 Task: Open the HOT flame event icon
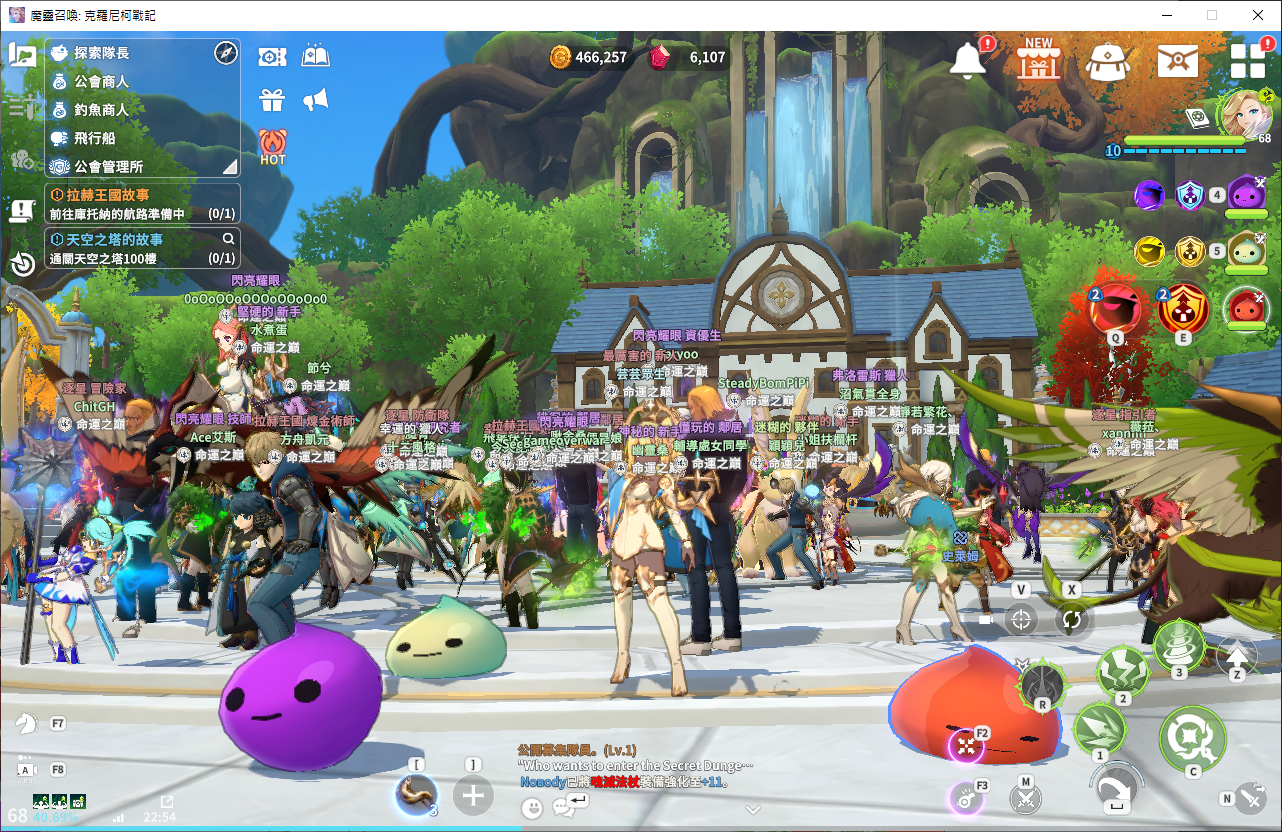[x=272, y=146]
